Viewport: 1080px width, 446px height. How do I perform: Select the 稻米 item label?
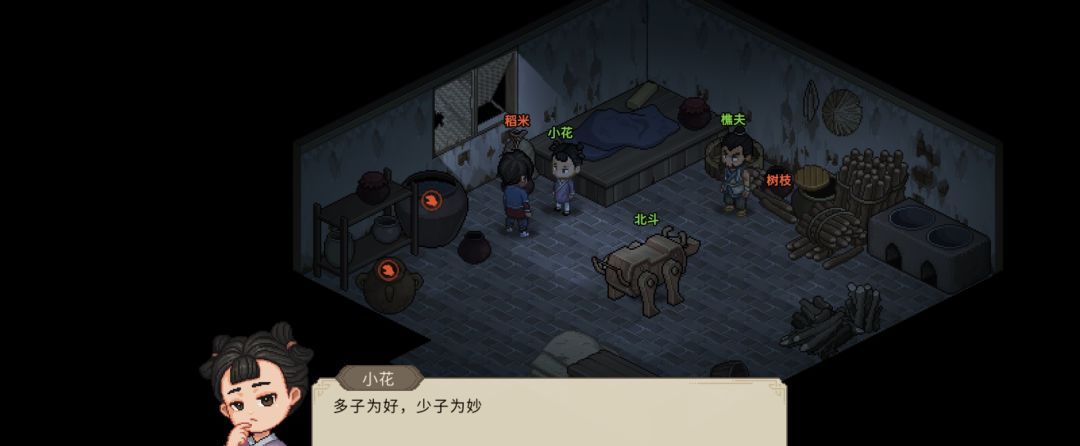[x=516, y=120]
